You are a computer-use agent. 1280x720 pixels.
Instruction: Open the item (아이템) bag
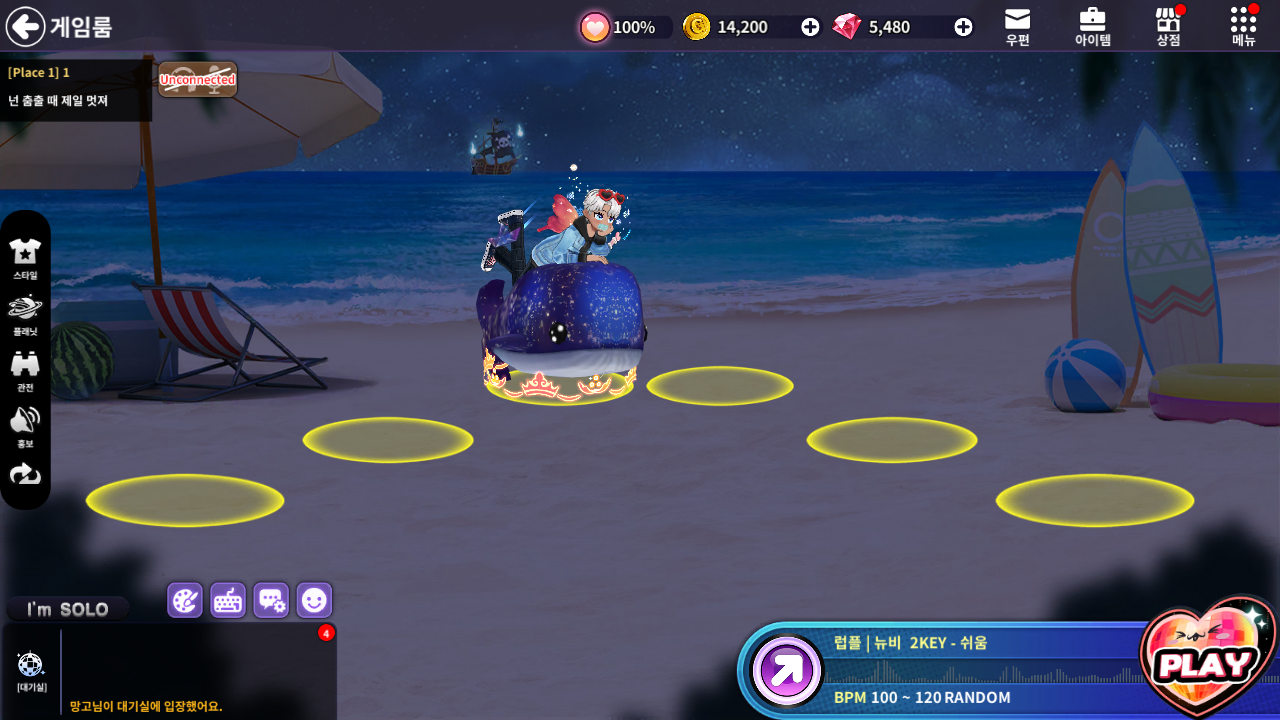pyautogui.click(x=1092, y=27)
